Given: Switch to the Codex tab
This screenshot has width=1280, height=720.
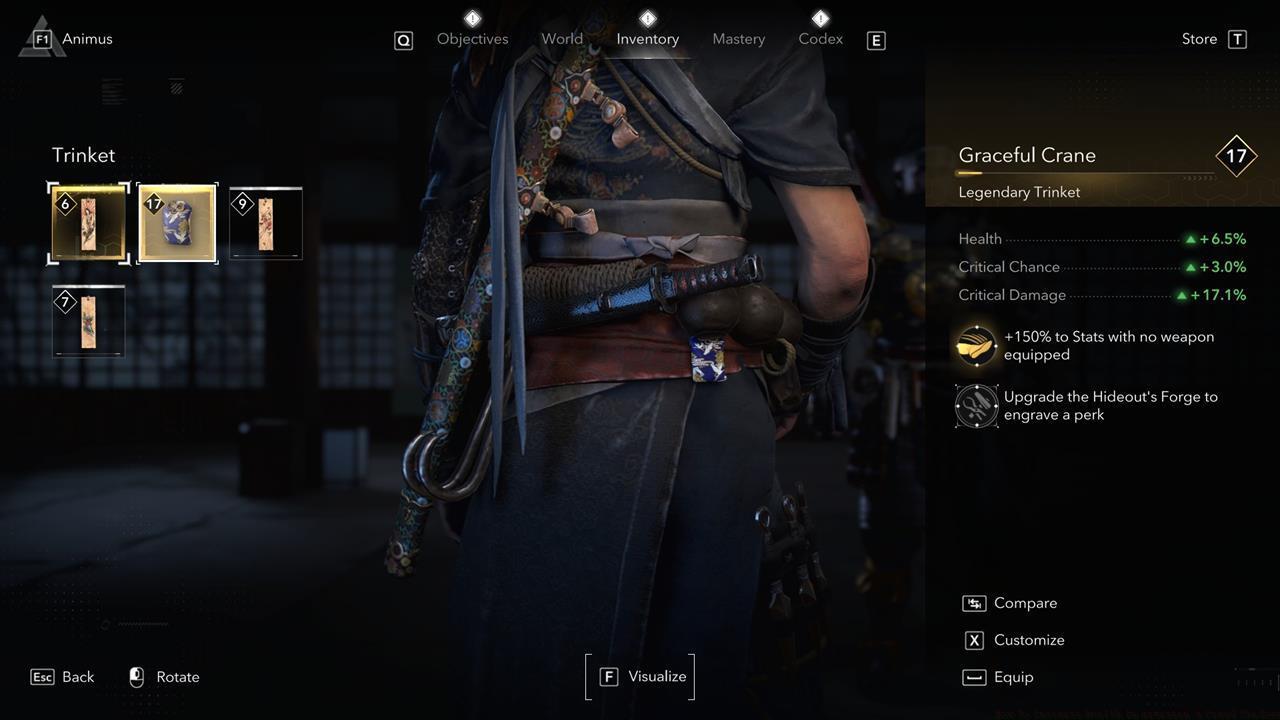Looking at the screenshot, I should coord(820,38).
